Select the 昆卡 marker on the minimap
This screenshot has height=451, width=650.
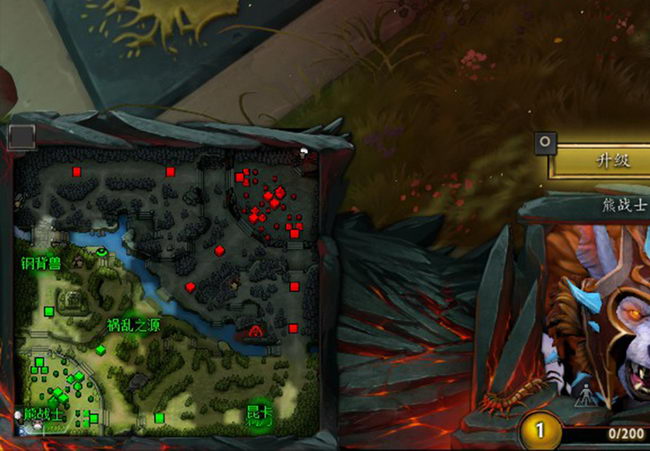point(258,414)
